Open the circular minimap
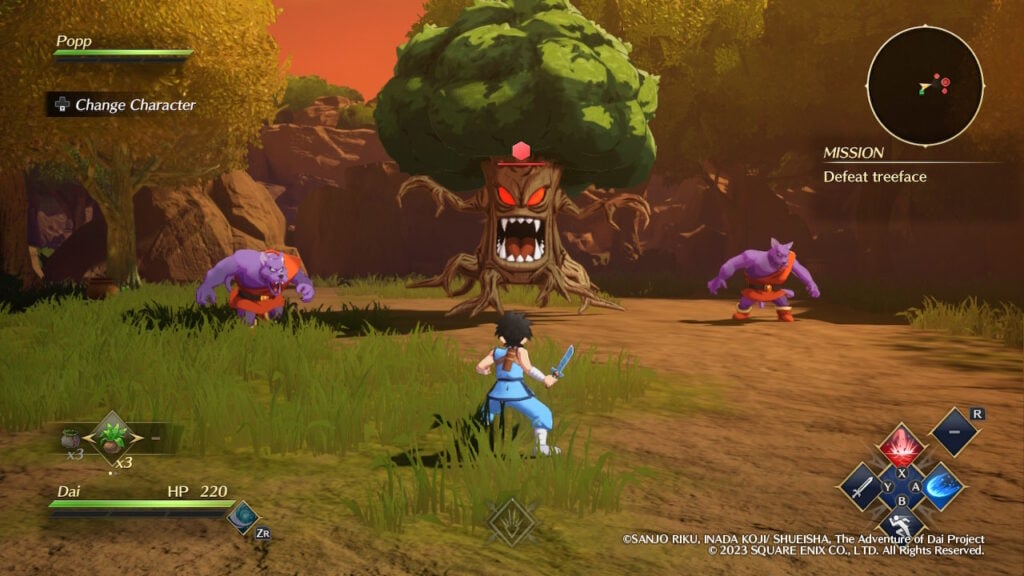Screen dimensions: 1024x576 [924, 85]
